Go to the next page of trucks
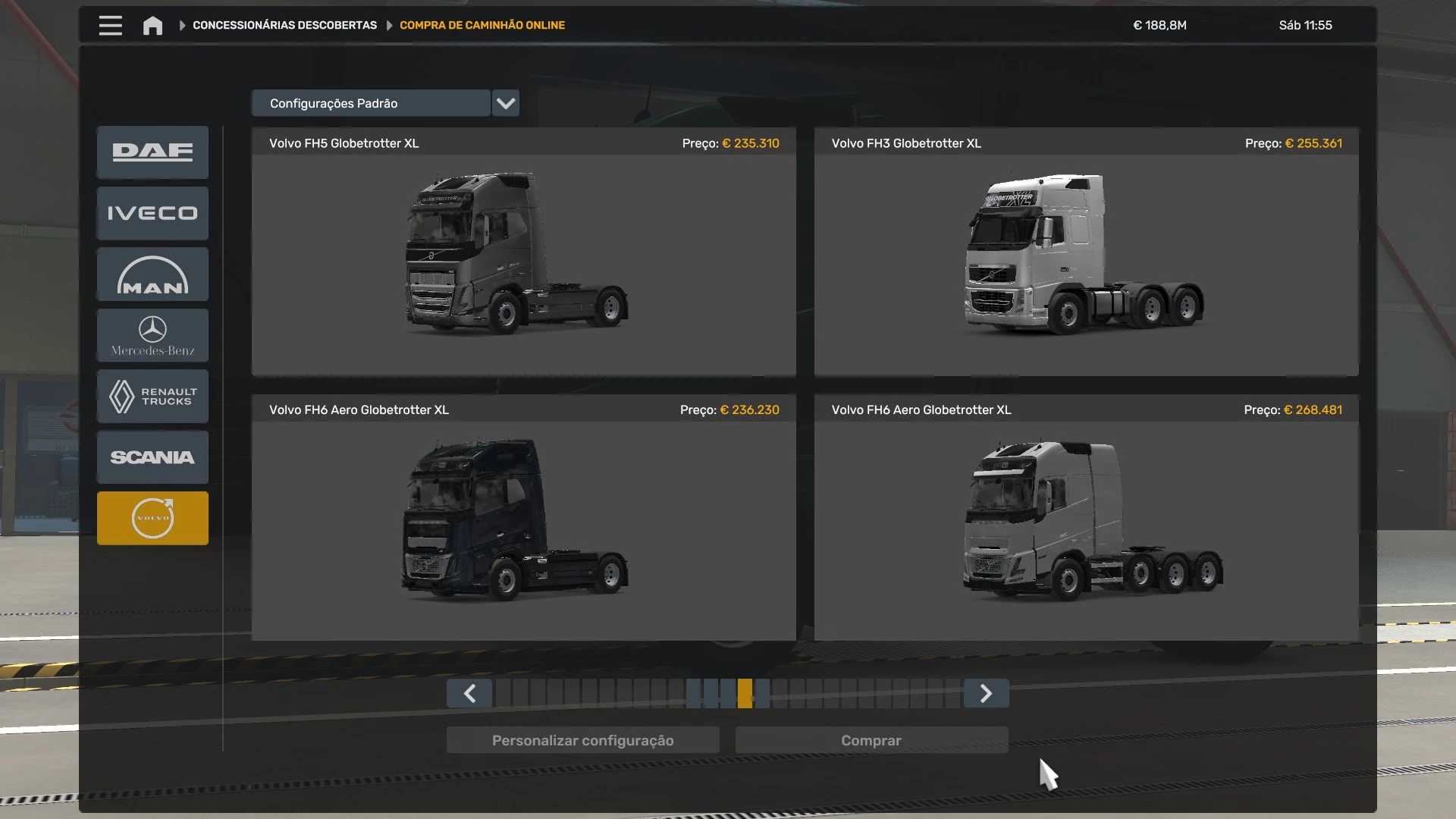 click(986, 694)
